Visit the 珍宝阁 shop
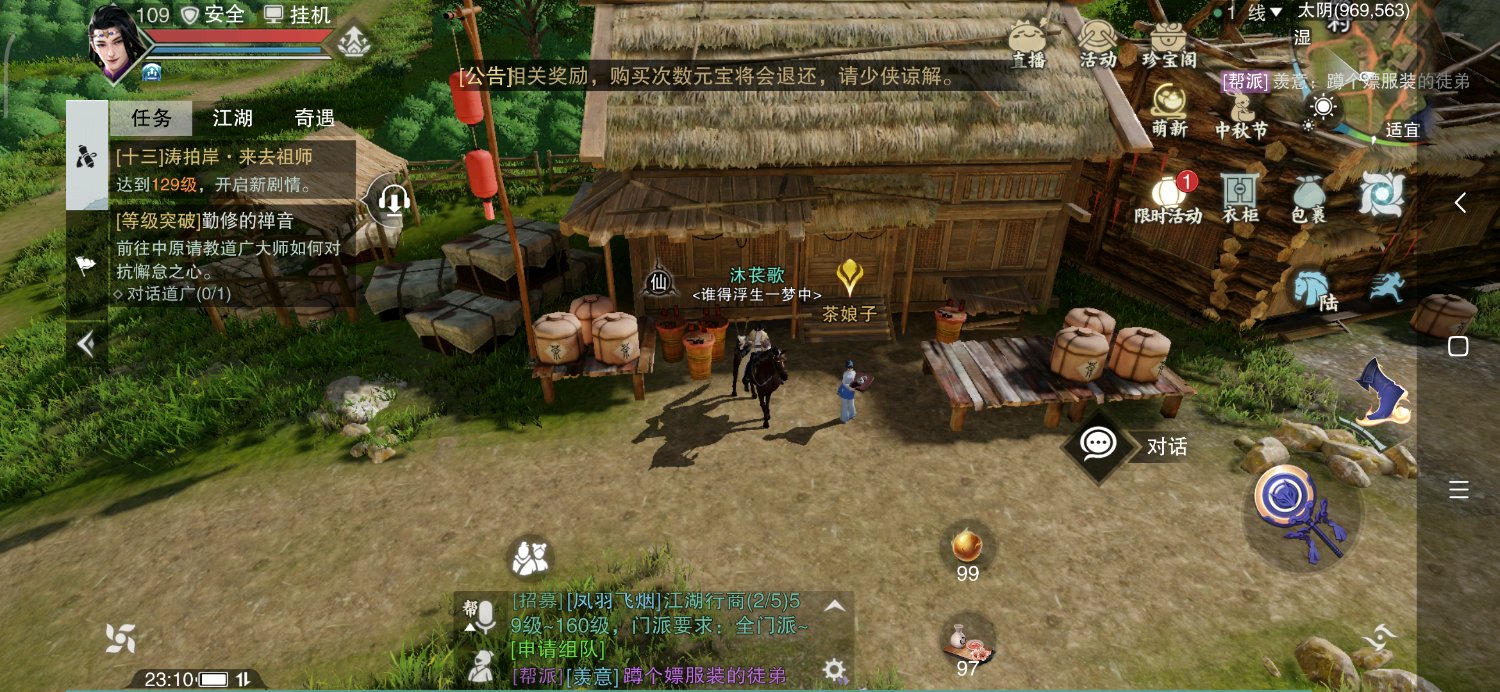The image size is (1500, 692). [x=1167, y=43]
